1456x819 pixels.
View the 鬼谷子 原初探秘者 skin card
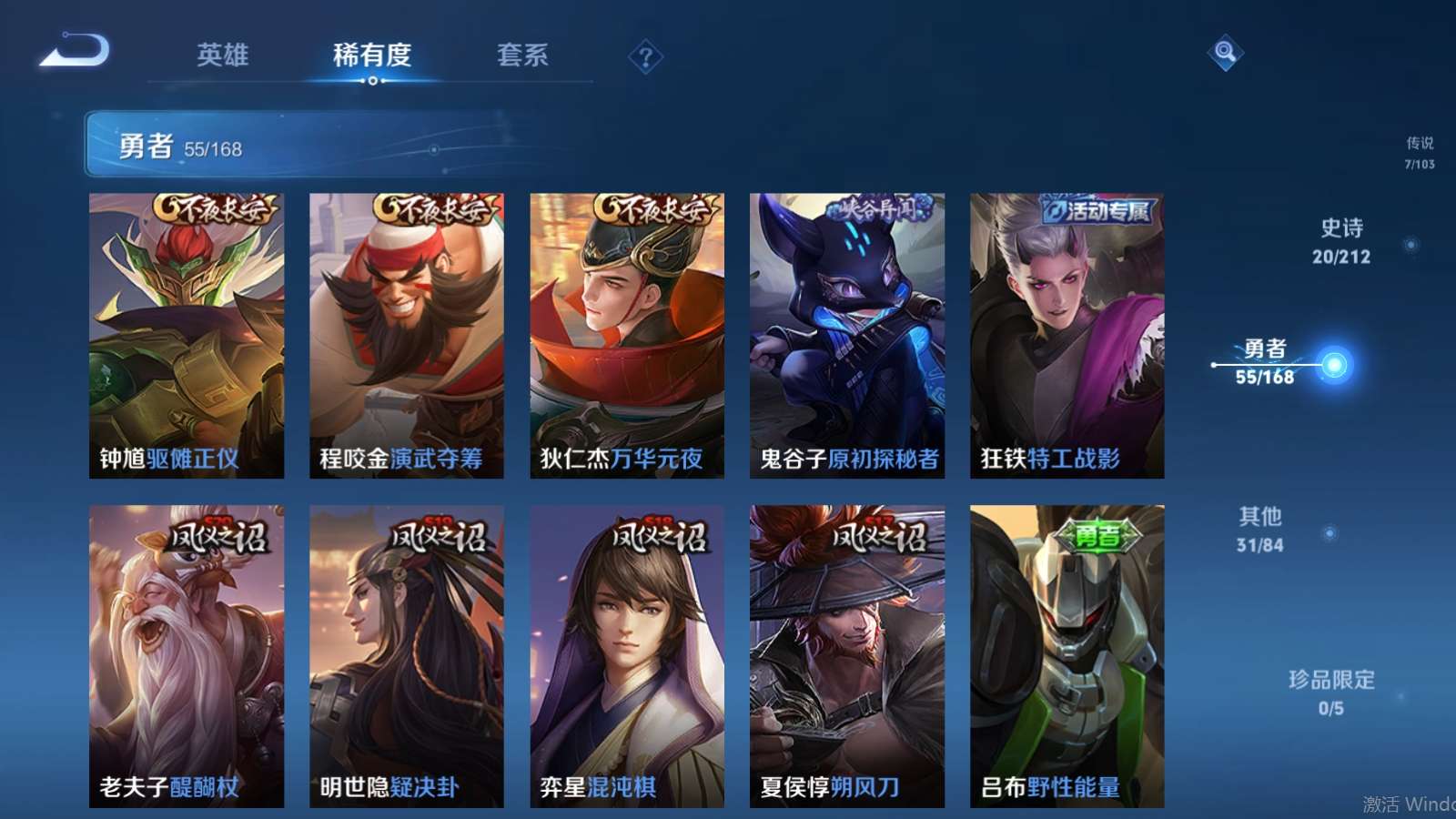pos(846,335)
